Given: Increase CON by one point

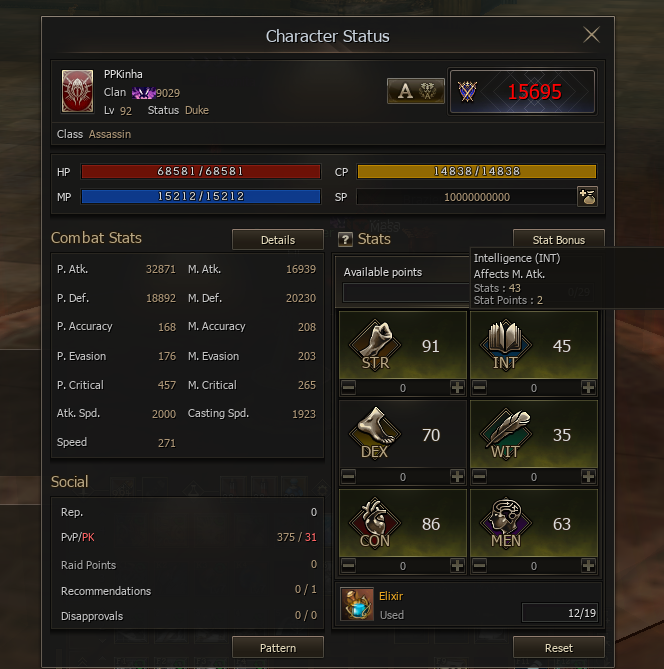Looking at the screenshot, I should [x=457, y=566].
